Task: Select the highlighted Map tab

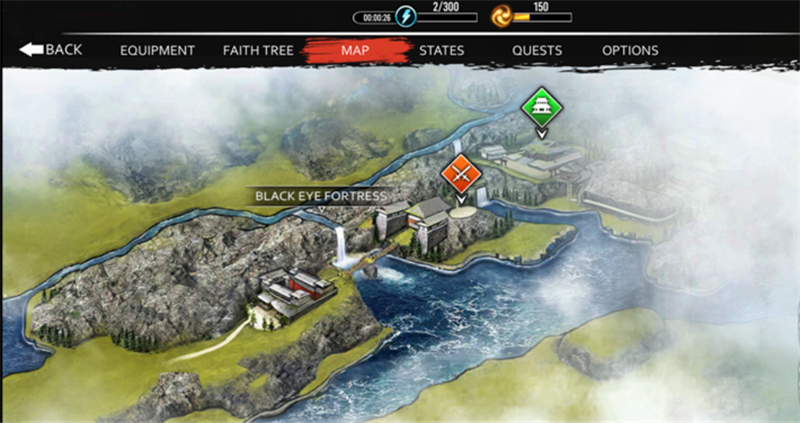Action: coord(355,50)
